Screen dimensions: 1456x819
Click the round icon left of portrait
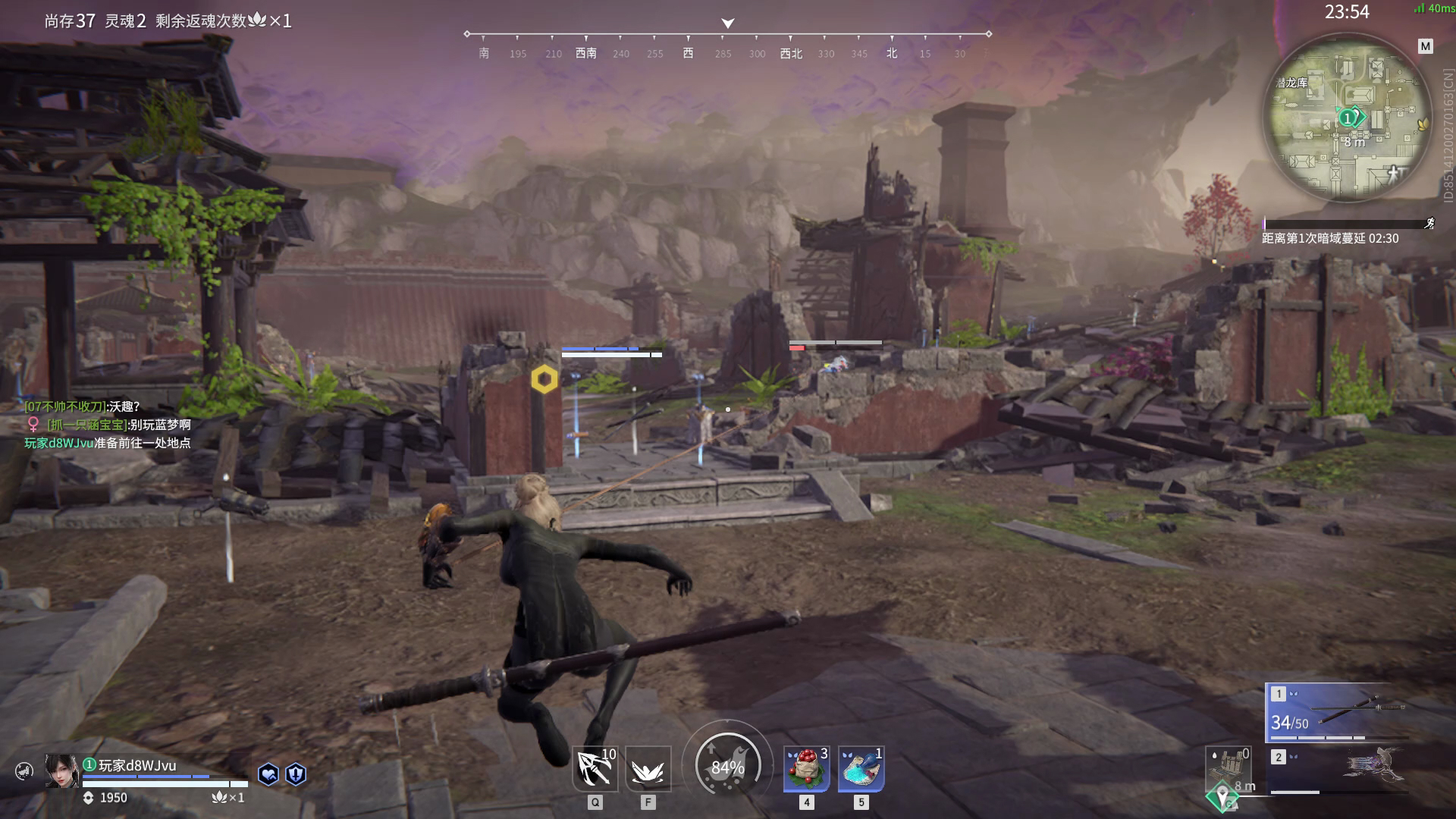[x=24, y=772]
